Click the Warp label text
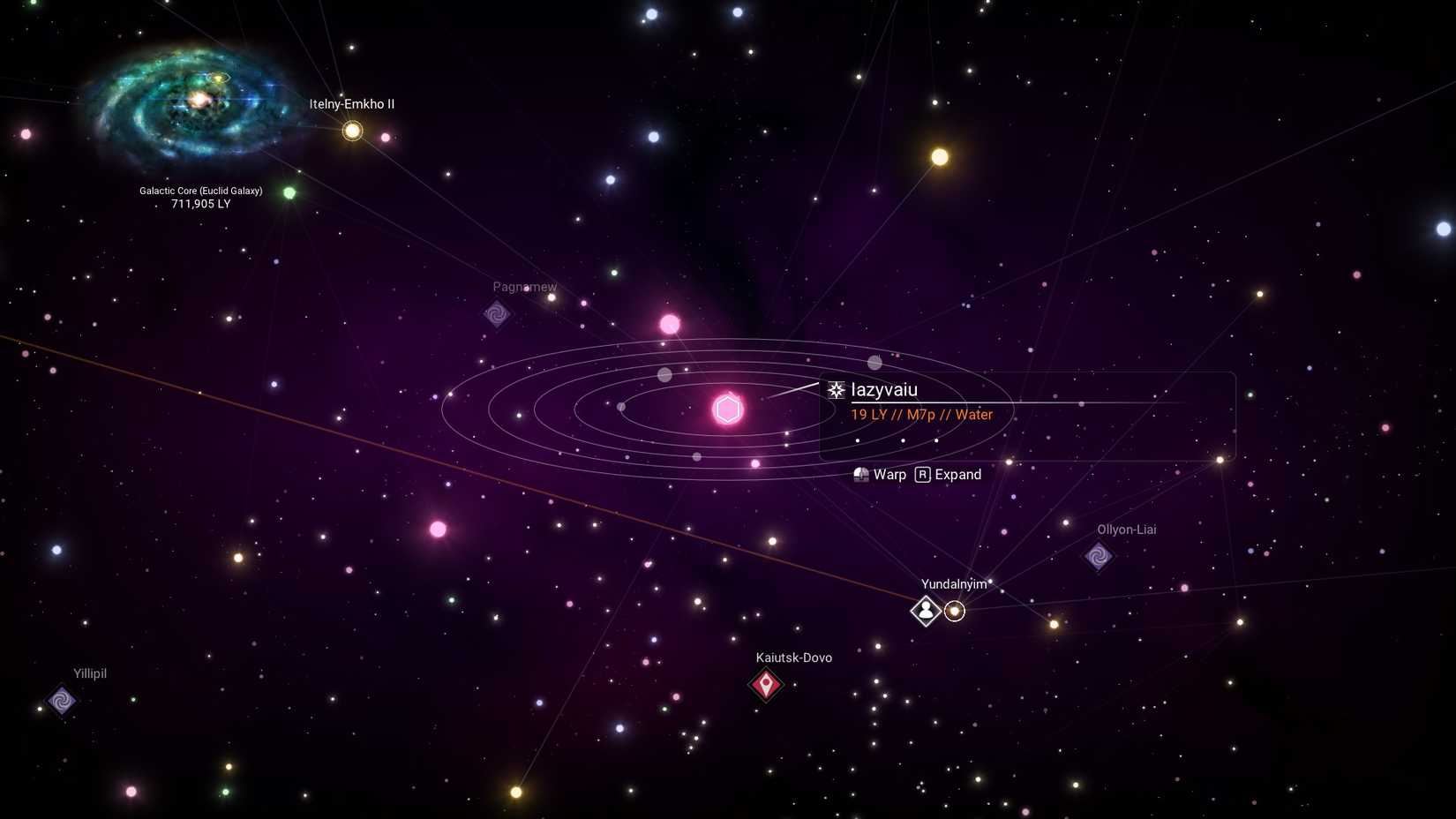This screenshot has height=819, width=1456. (x=889, y=474)
